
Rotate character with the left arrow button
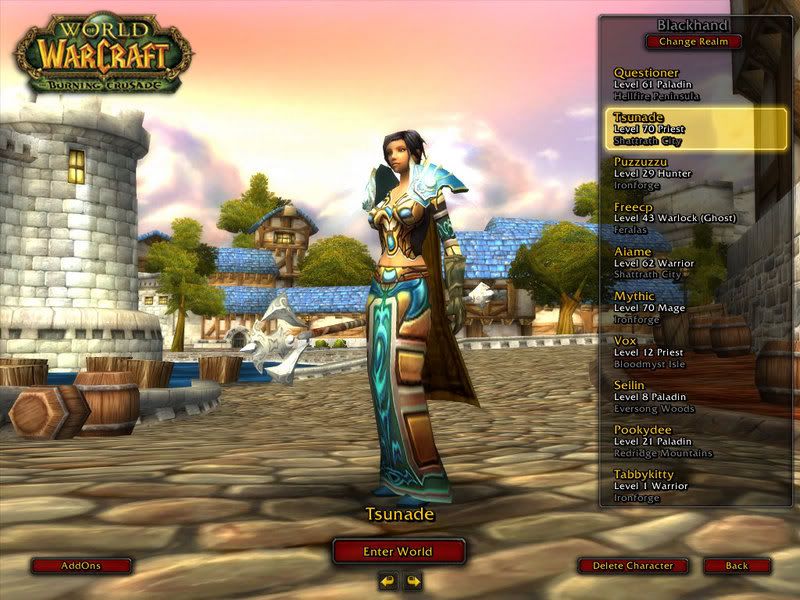click(388, 581)
